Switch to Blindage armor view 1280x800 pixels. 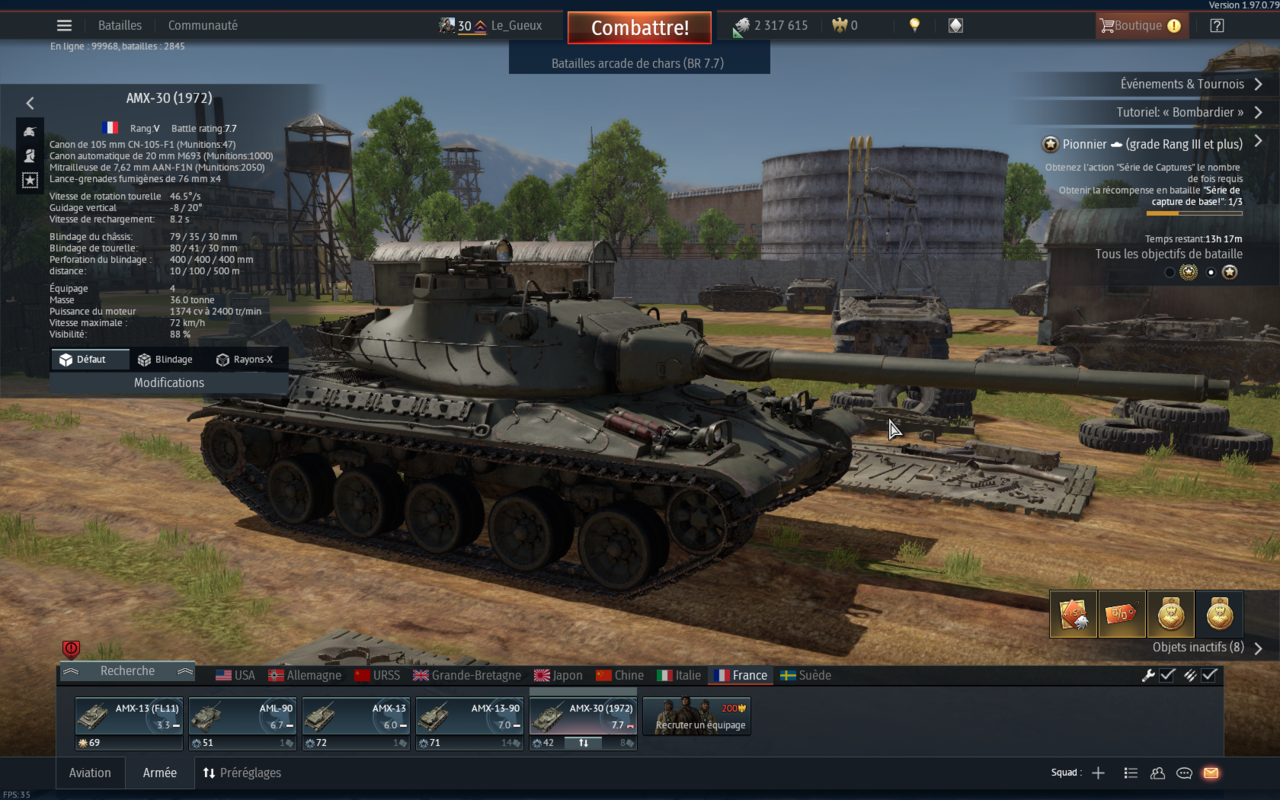(x=165, y=360)
